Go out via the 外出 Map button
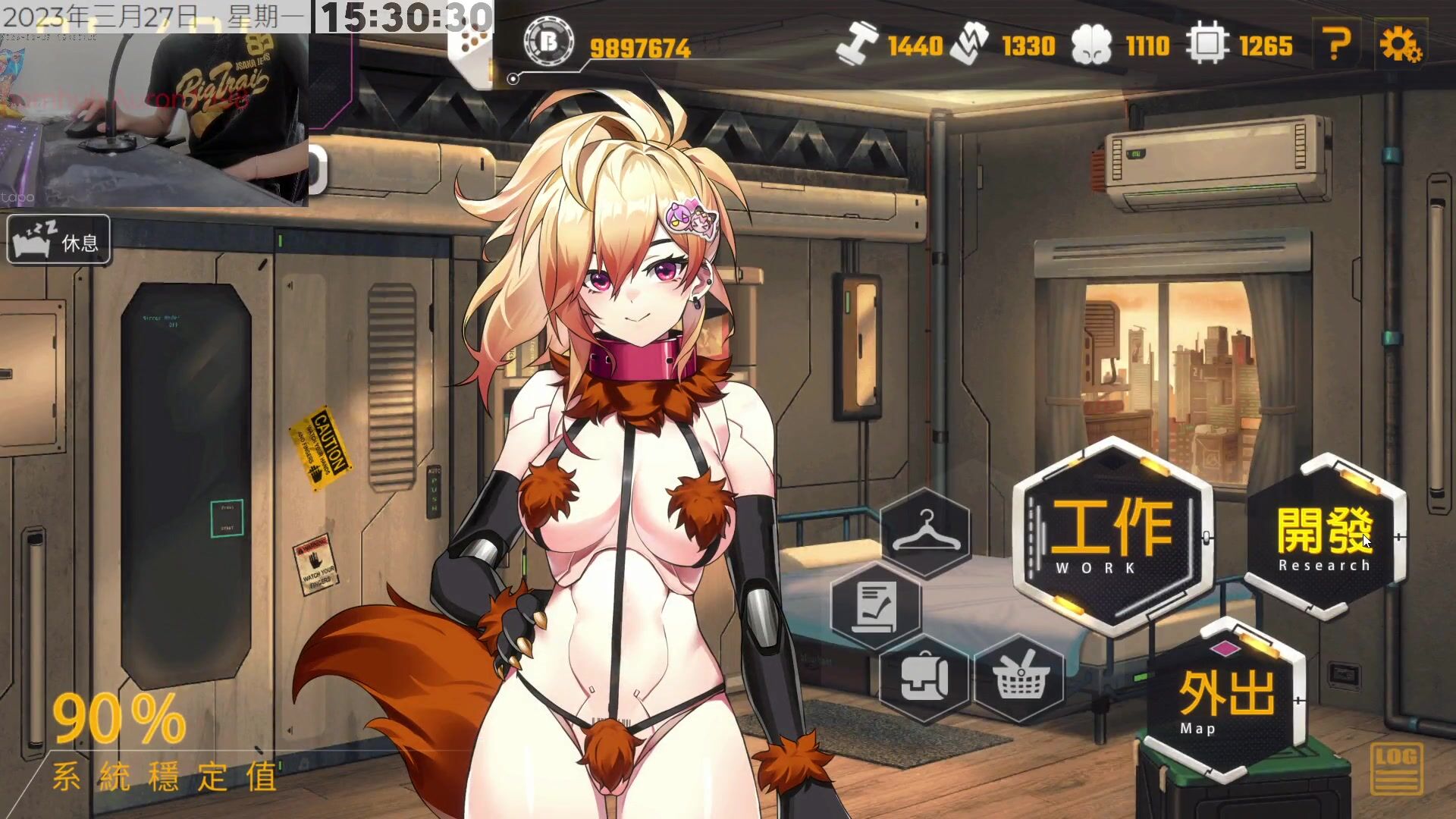 (x=1225, y=699)
